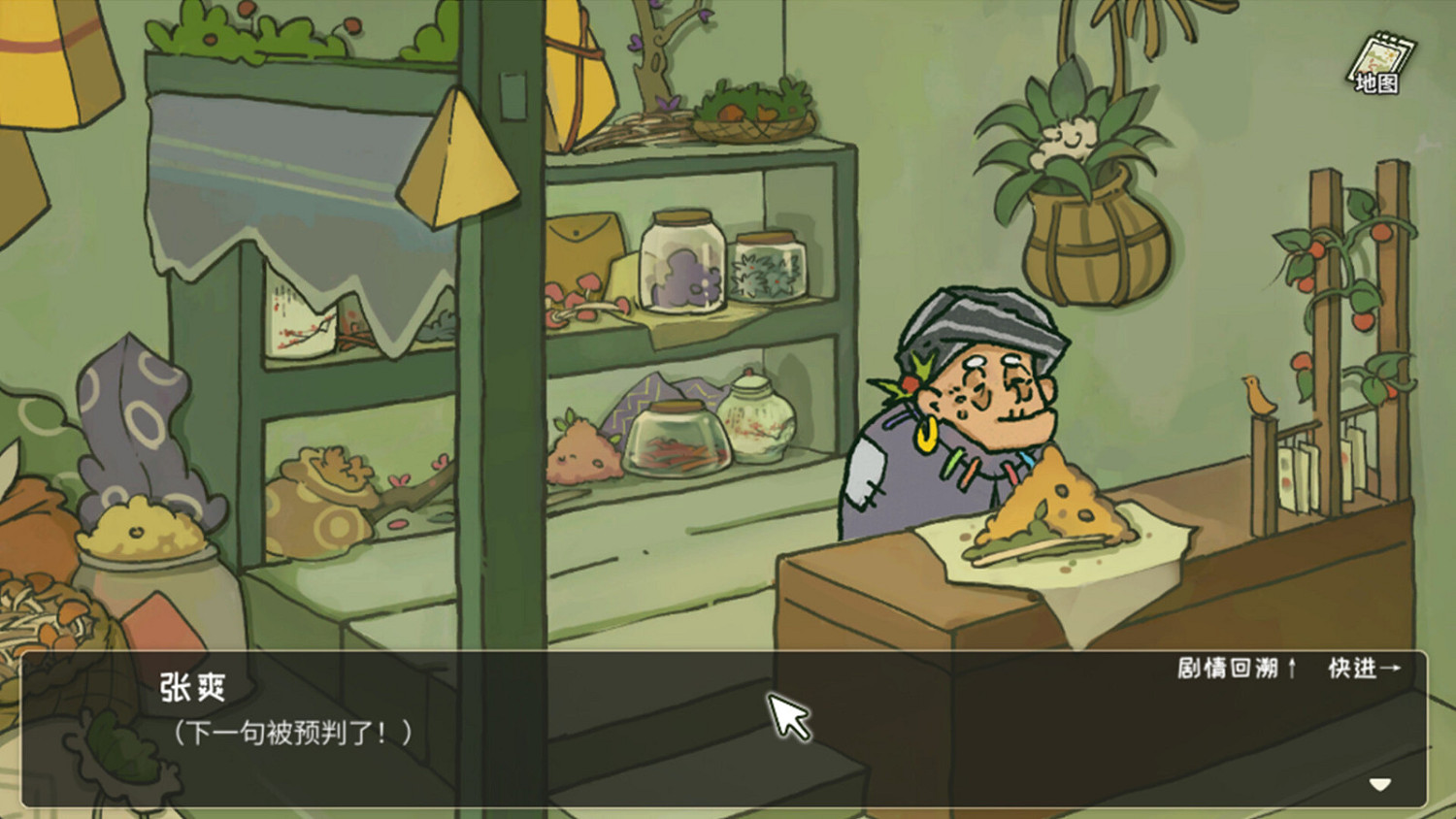Select the jar of purple mushrooms on shelf

[679, 262]
